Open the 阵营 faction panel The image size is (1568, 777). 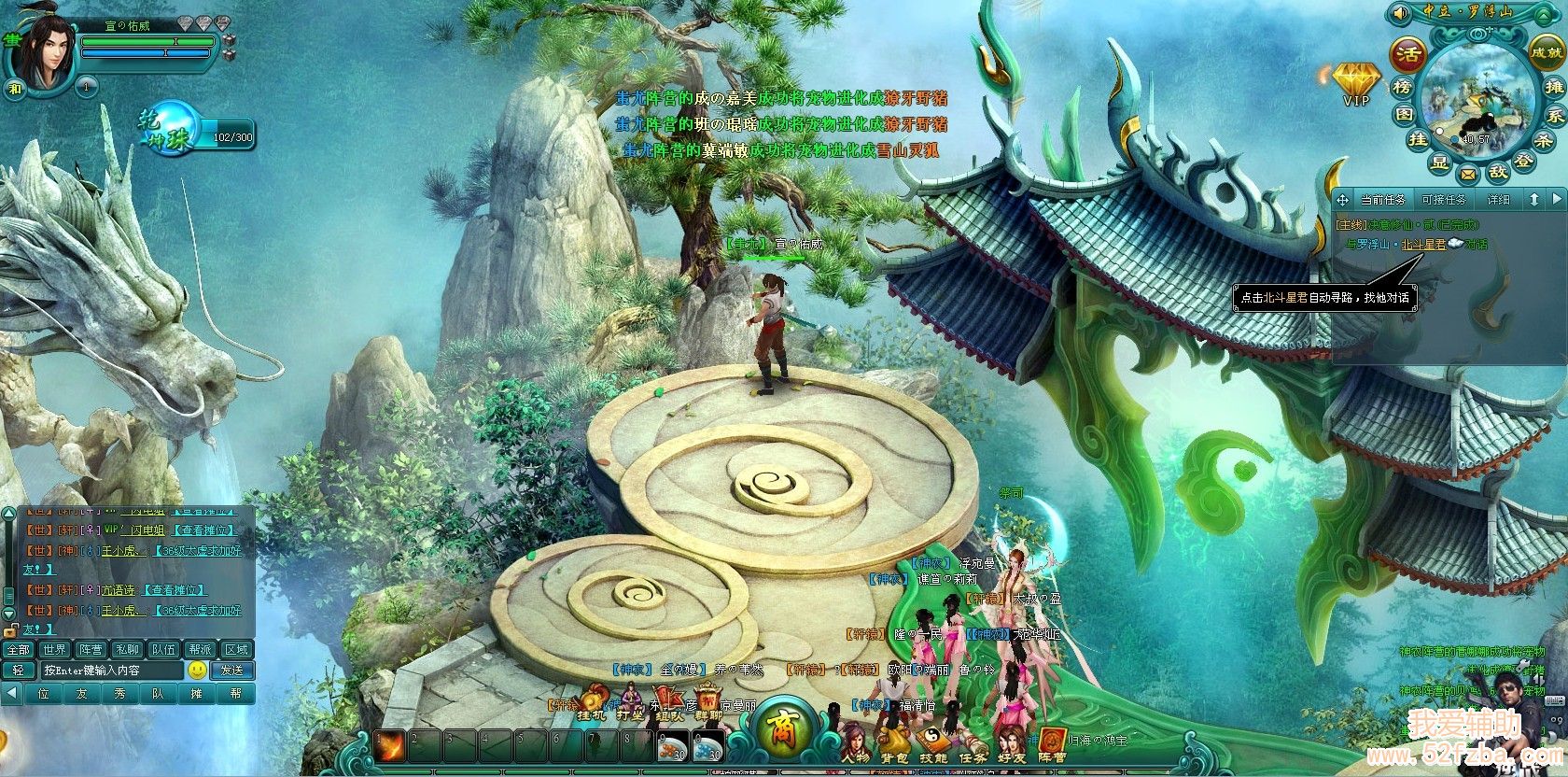click(x=1052, y=742)
